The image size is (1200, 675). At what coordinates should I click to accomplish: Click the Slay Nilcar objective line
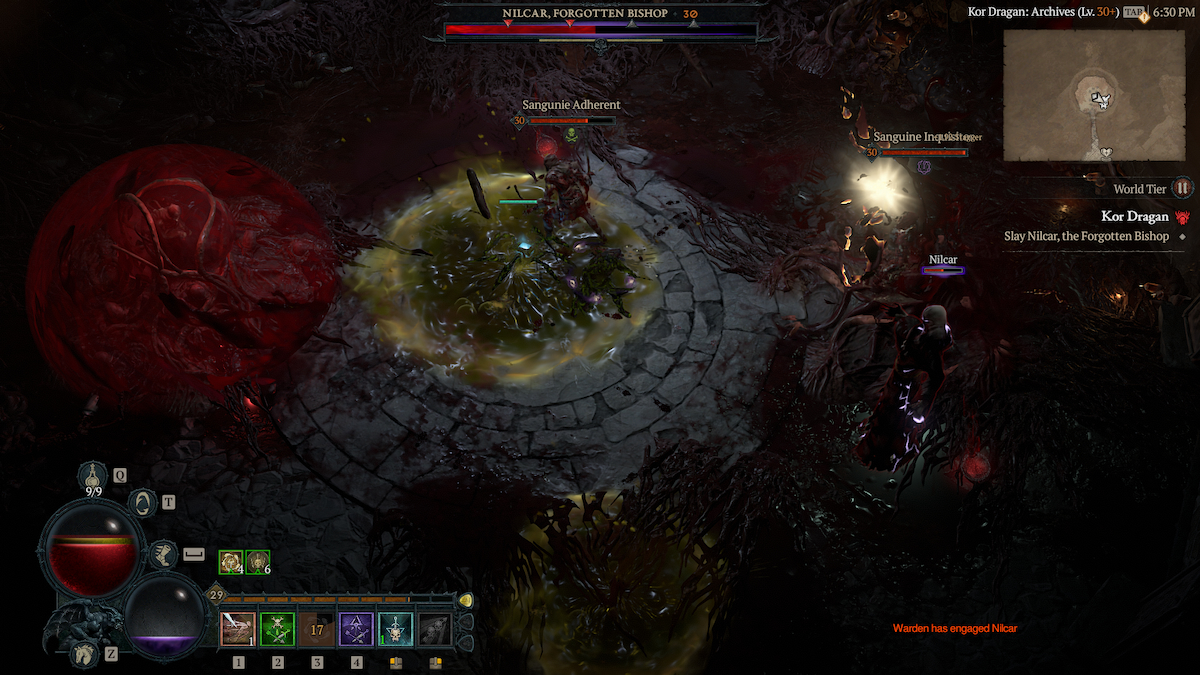(x=1086, y=237)
